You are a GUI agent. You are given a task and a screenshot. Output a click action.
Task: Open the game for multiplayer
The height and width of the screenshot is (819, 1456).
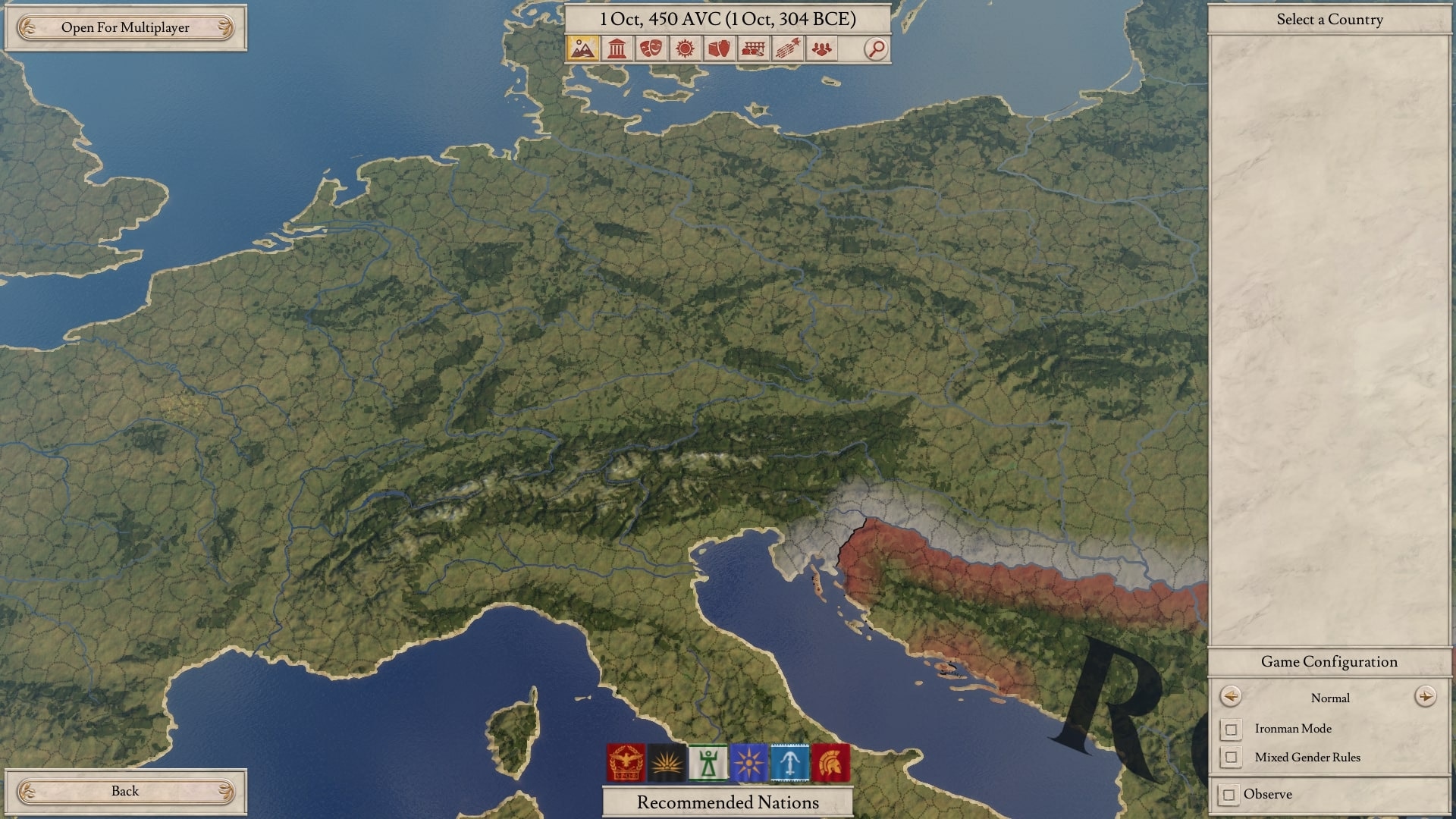point(125,28)
